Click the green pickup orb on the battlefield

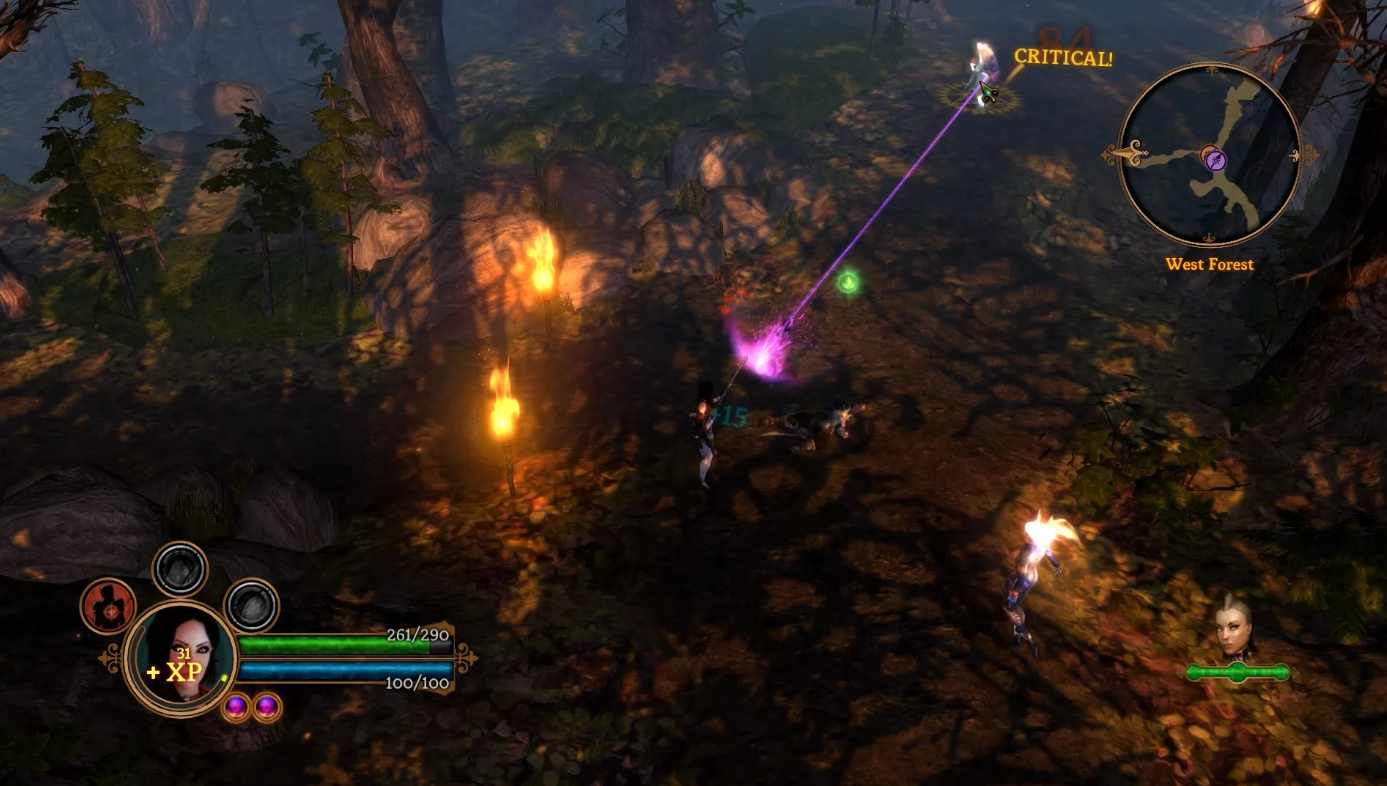847,282
